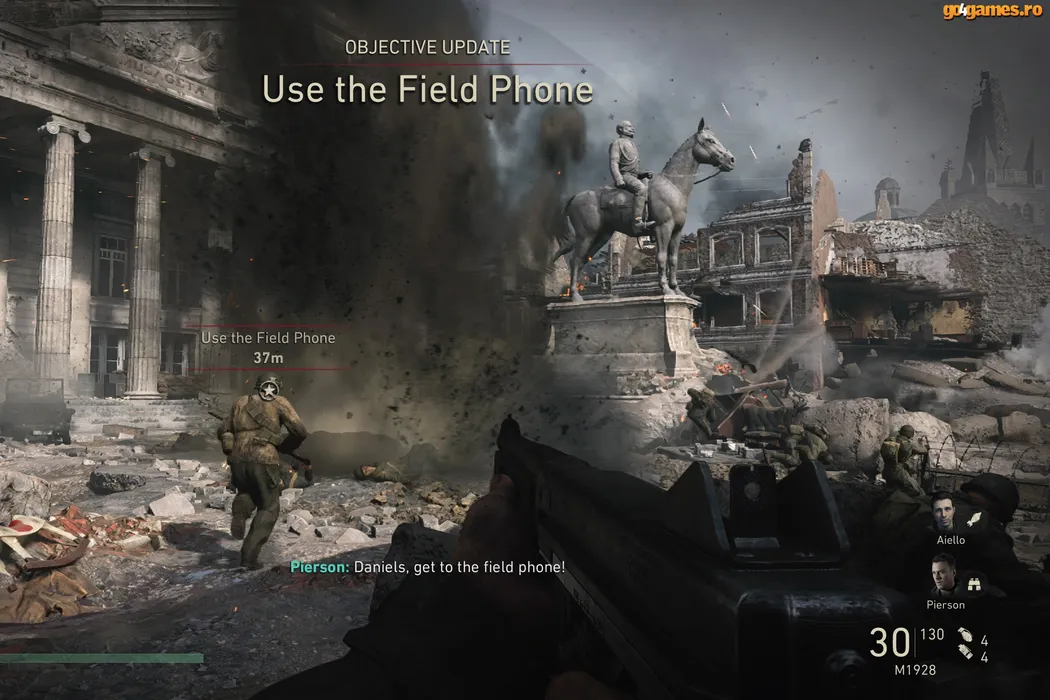1050x700 pixels.
Task: Activate Pierson's binoculars spotting ability
Action: [973, 583]
